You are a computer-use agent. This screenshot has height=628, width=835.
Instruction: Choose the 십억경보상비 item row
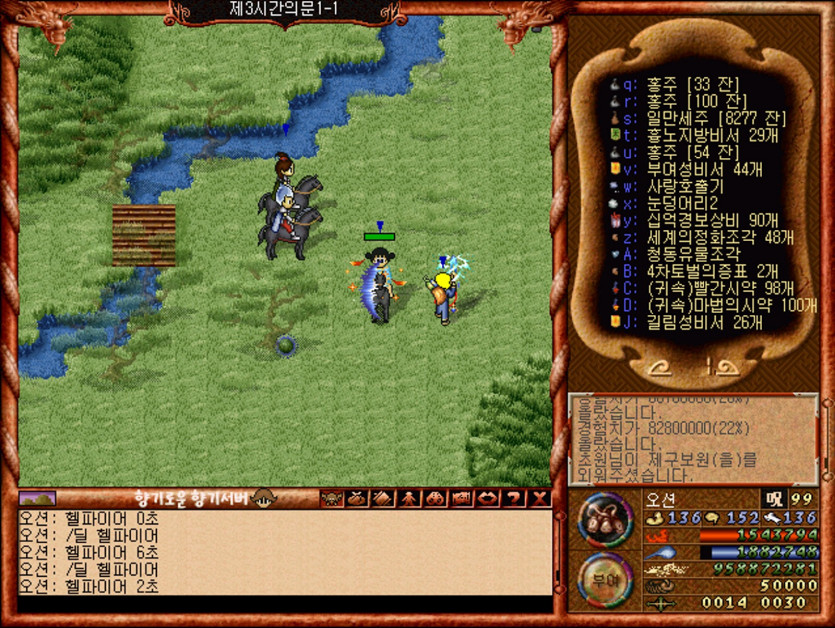[x=698, y=220]
